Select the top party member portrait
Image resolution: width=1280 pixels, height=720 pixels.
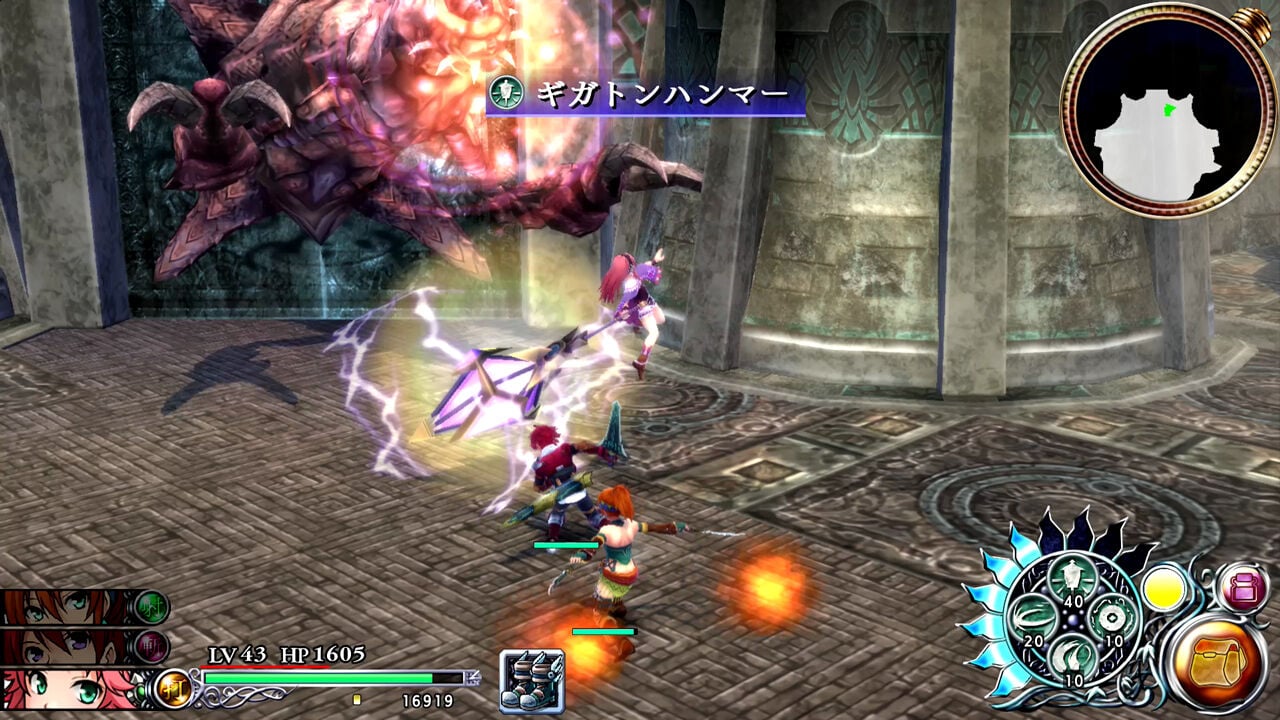point(59,607)
